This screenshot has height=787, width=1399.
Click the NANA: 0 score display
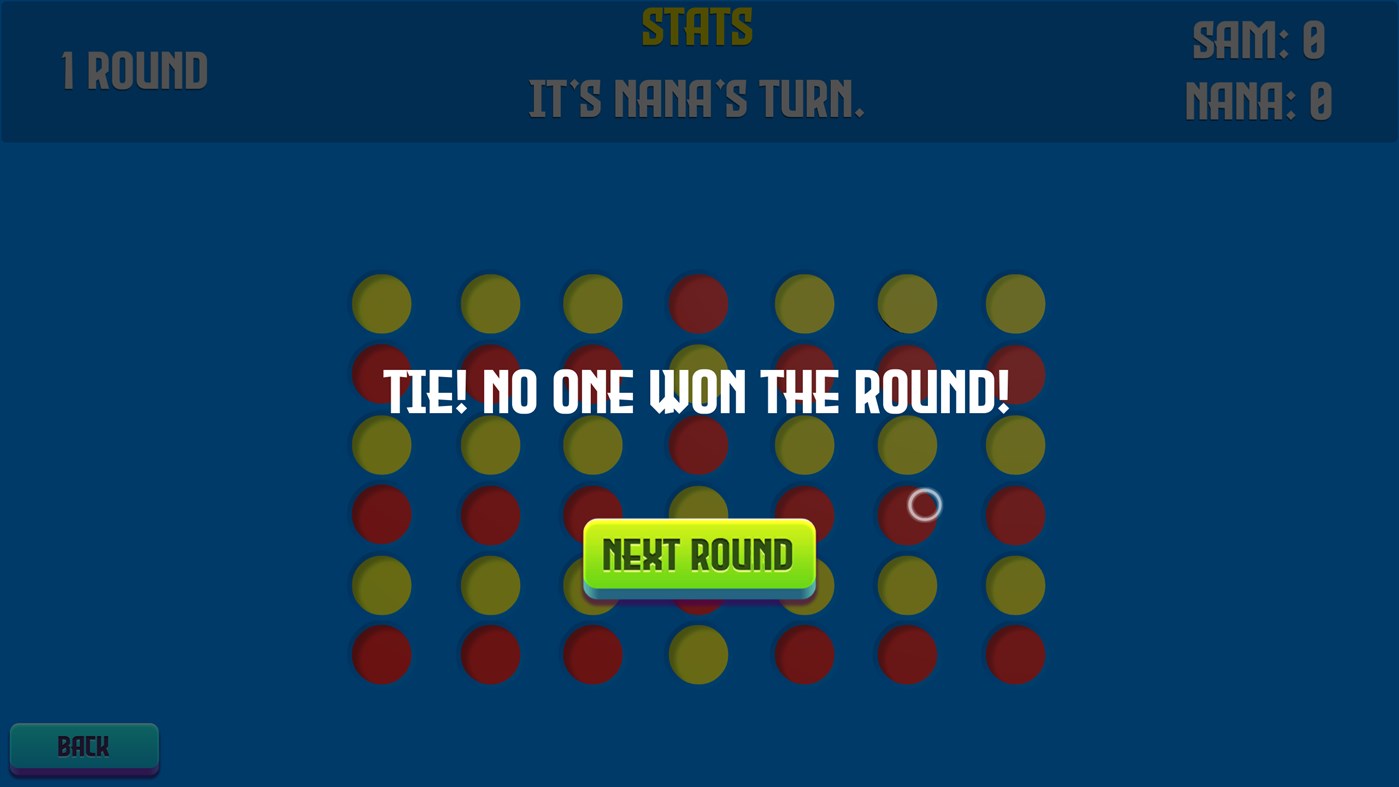point(1258,103)
